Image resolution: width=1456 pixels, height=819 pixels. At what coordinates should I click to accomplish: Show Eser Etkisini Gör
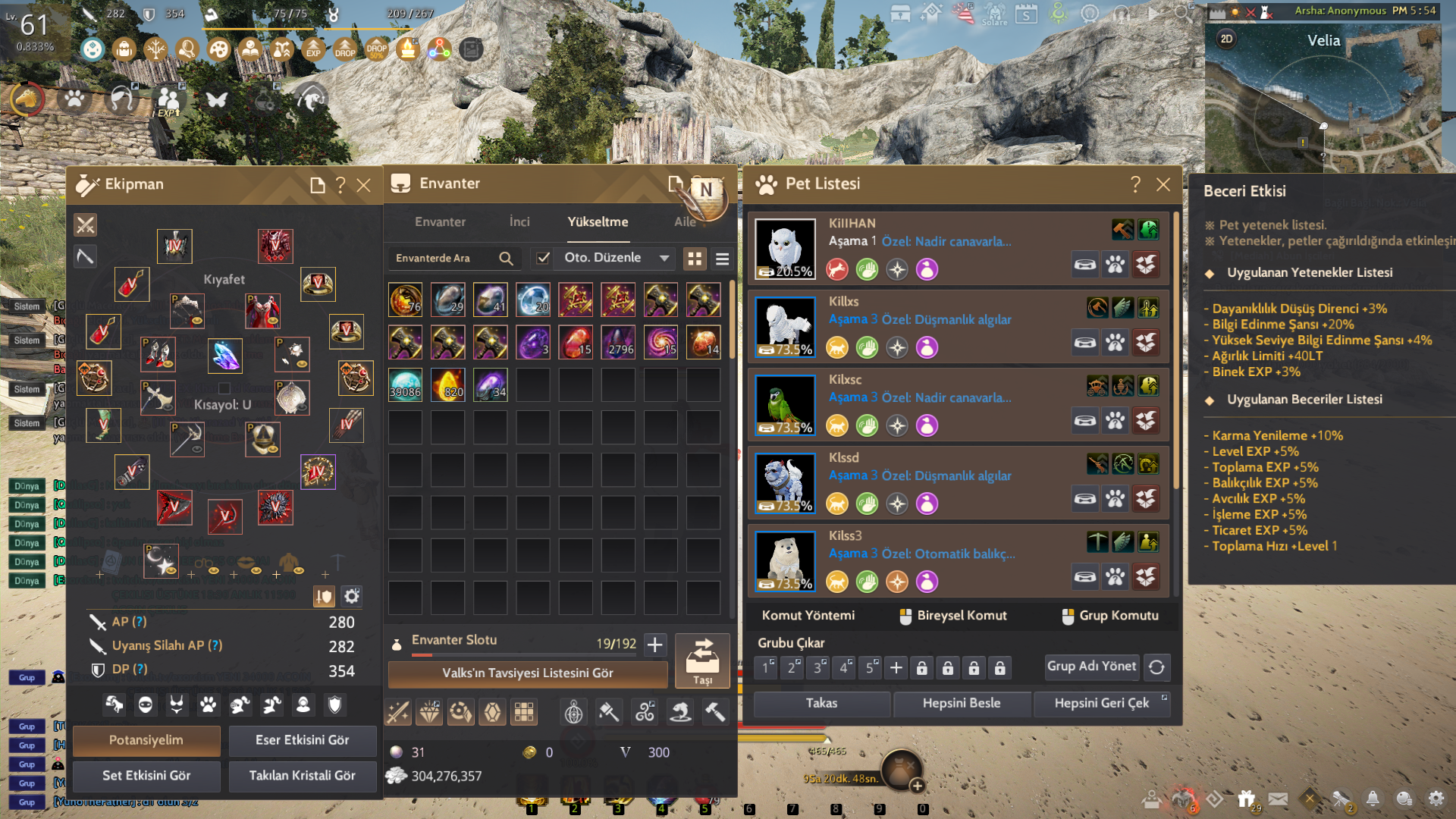tap(302, 740)
